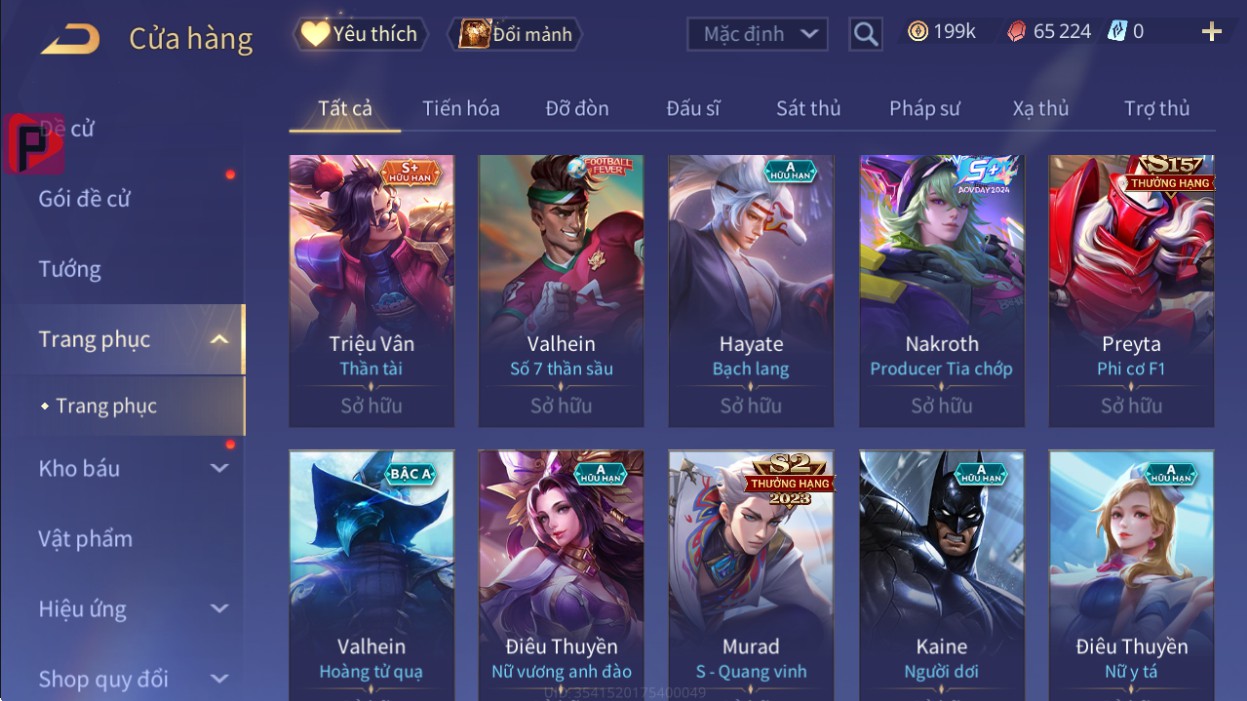Select the Triệu Vân Thần tài skin card
The image size is (1247, 701).
(371, 290)
